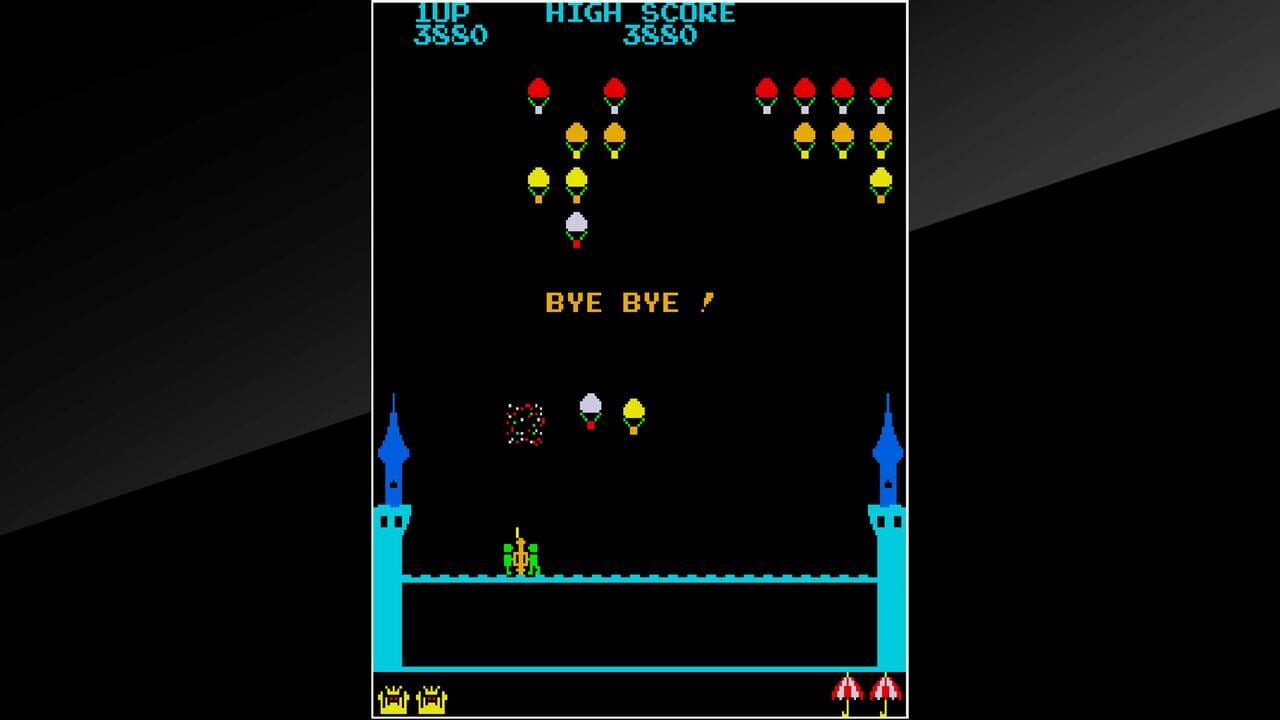Click the exploding balloon particle sprite
This screenshot has height=720, width=1280.
(x=522, y=420)
